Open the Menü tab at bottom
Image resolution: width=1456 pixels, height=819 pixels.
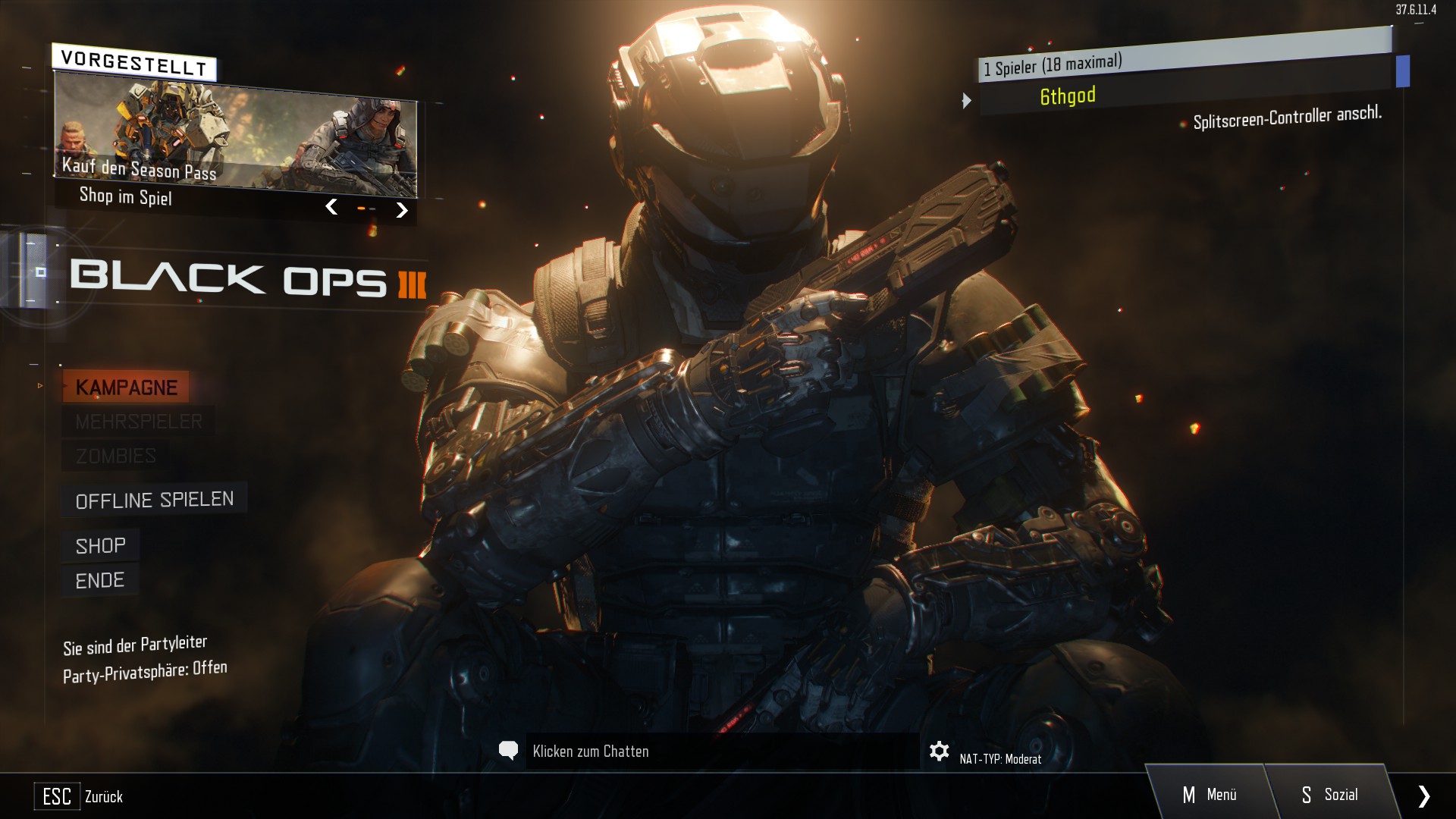click(1210, 795)
